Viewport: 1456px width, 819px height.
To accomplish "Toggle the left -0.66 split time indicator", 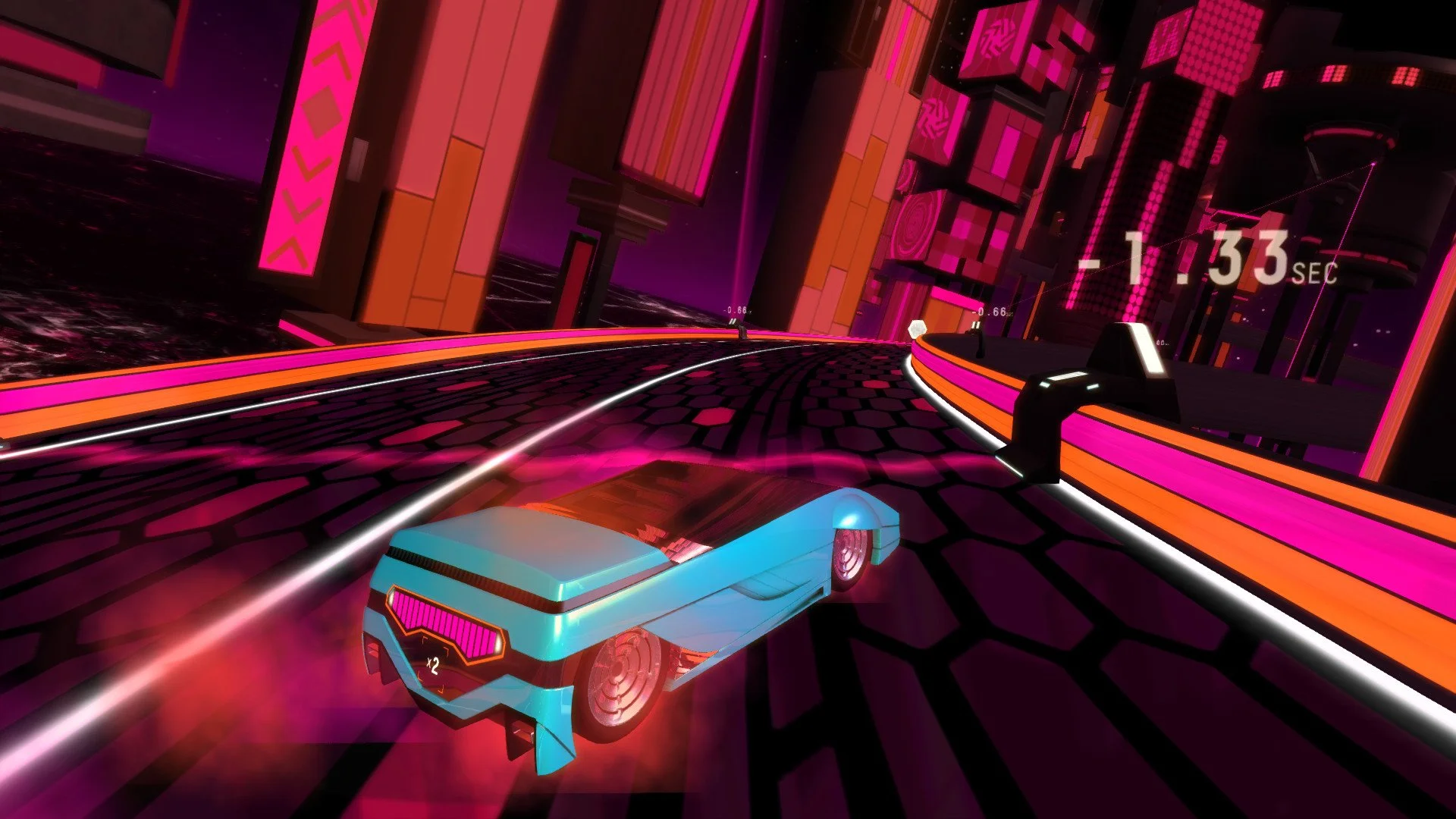I will pyautogui.click(x=734, y=309).
